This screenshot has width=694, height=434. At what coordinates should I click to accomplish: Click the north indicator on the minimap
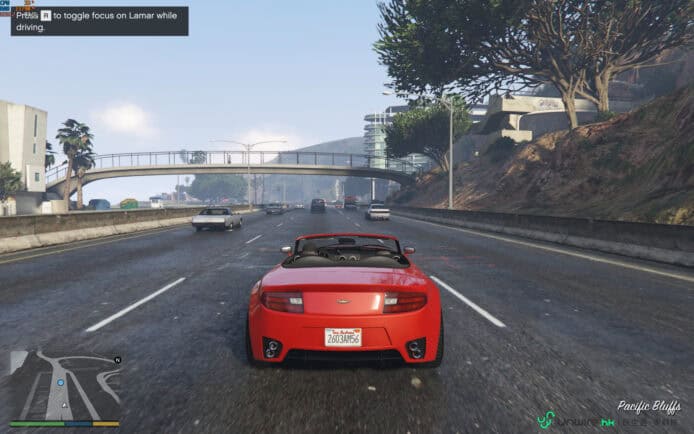tap(117, 359)
